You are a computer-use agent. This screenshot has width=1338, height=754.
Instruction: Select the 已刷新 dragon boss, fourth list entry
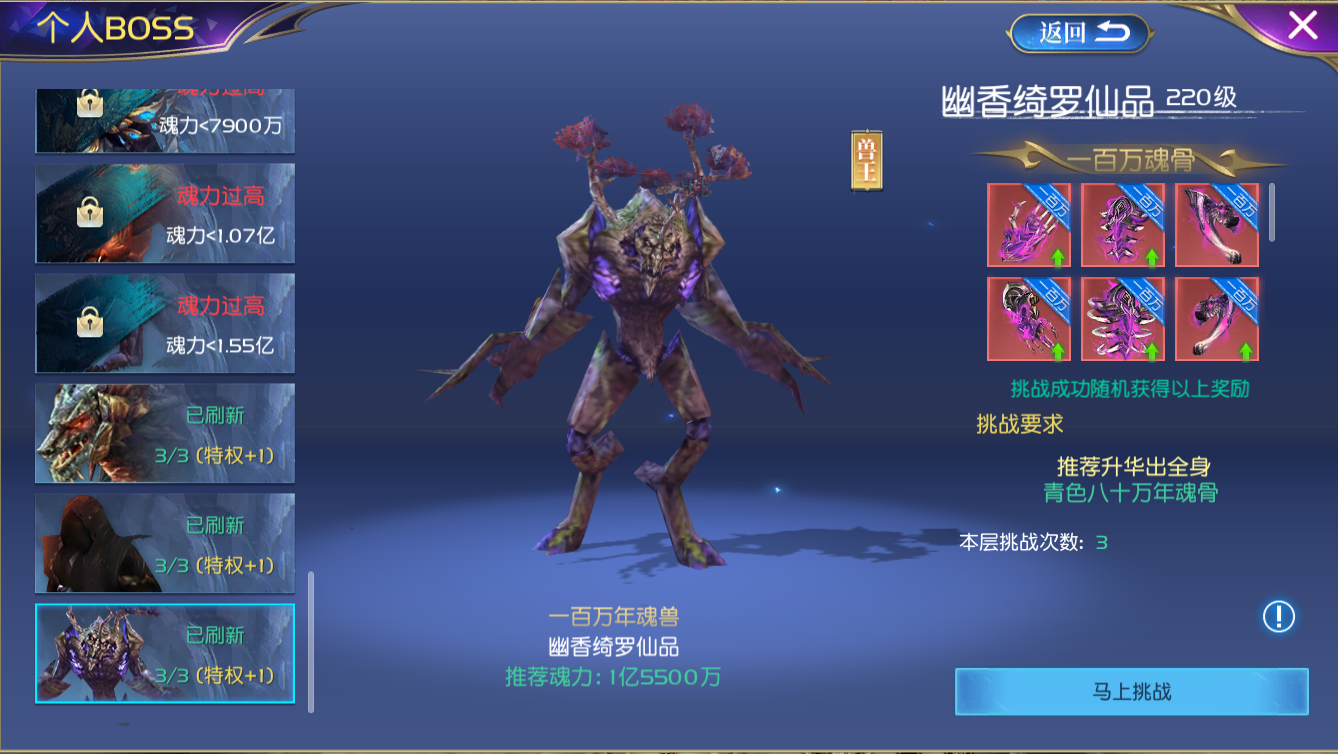coord(164,435)
